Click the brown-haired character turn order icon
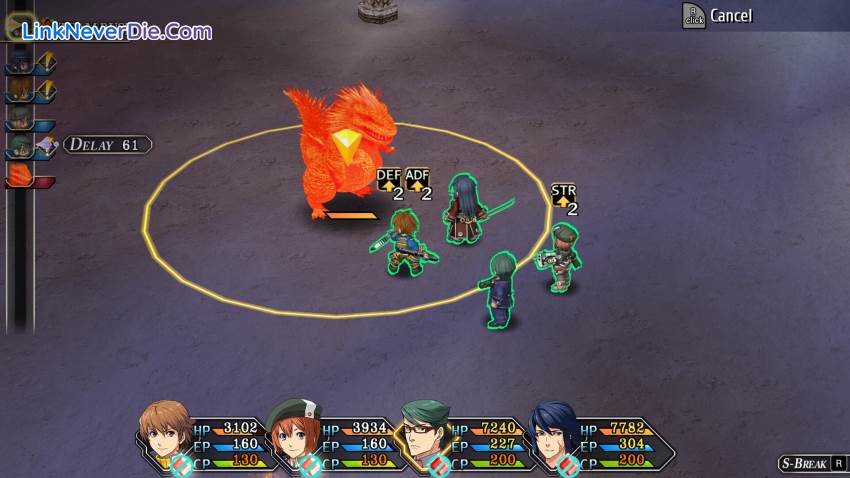 pyautogui.click(x=19, y=90)
